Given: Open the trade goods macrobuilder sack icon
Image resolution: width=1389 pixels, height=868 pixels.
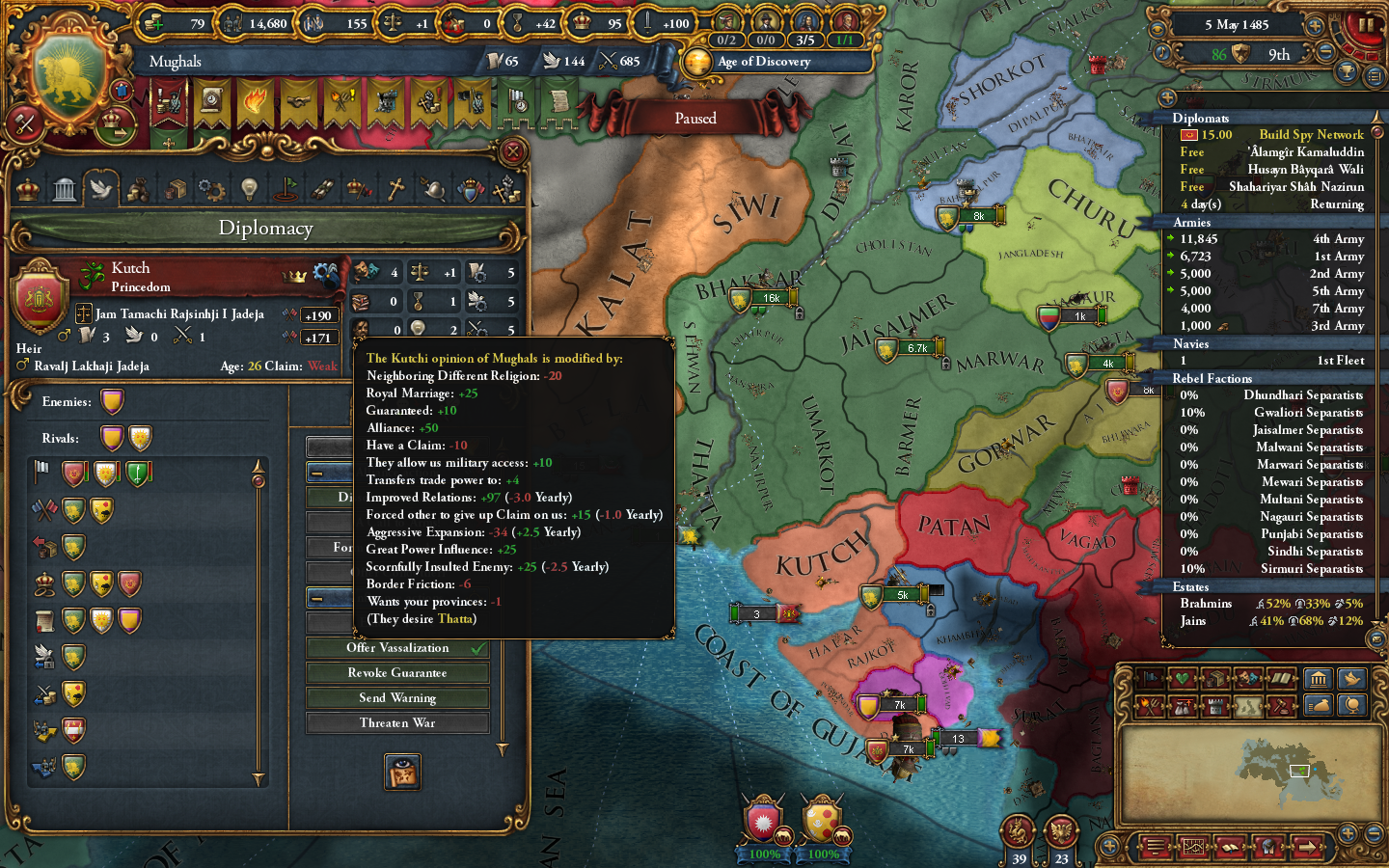Looking at the screenshot, I should click(1321, 705).
